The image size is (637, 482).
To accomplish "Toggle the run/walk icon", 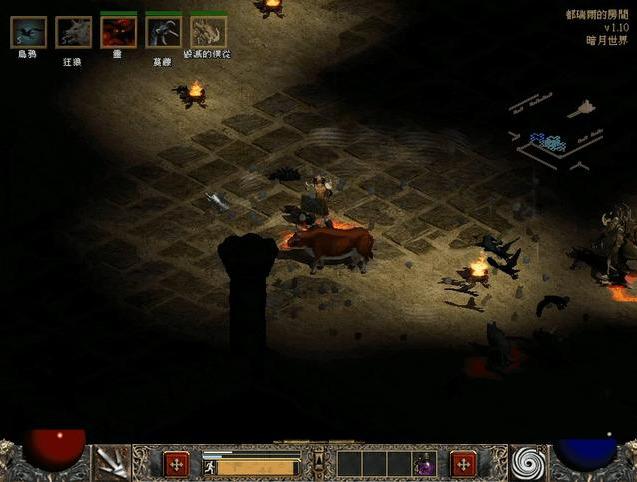I will pos(210,466).
